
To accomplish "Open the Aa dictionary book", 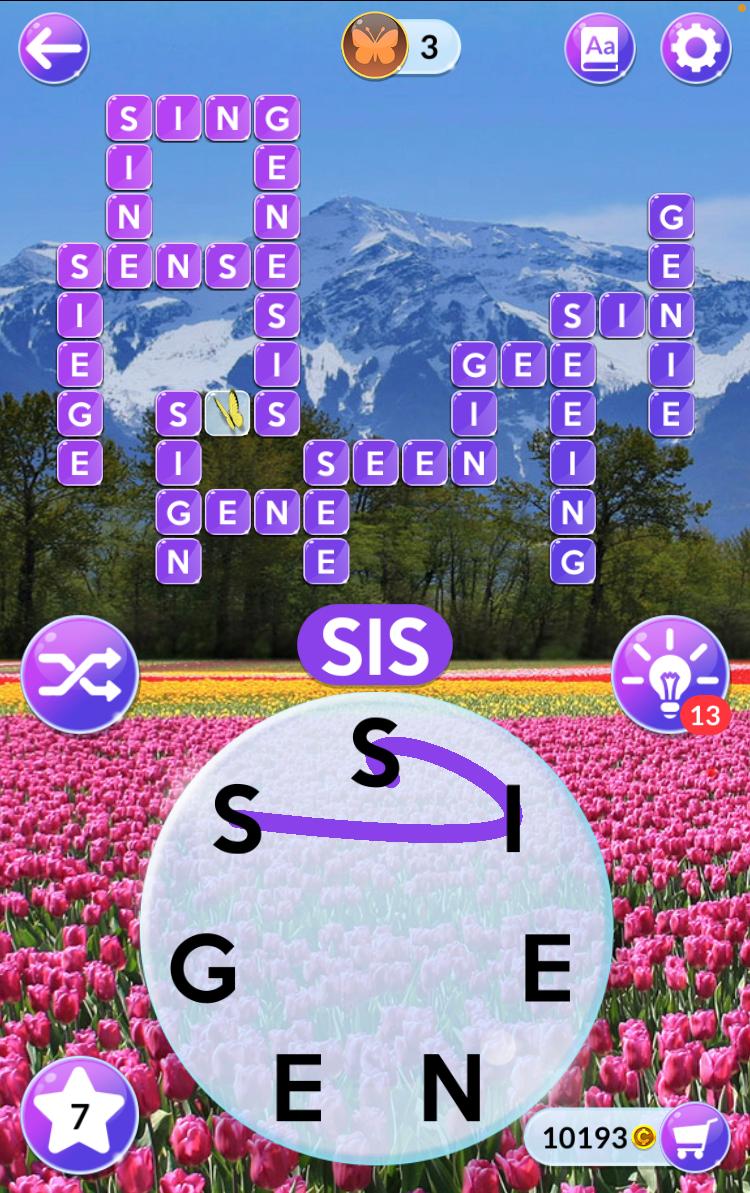I will point(600,47).
